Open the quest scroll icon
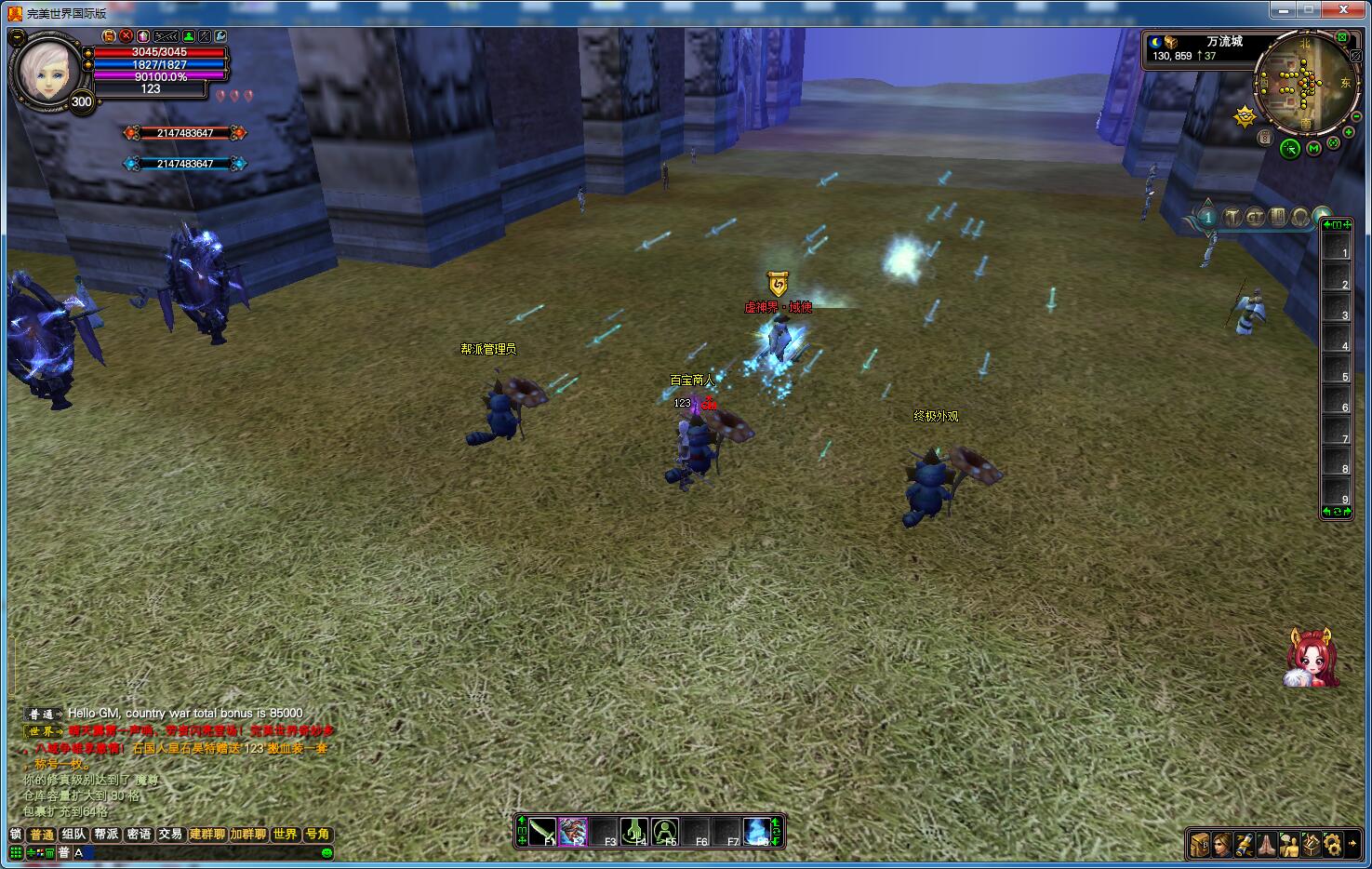 (1245, 845)
